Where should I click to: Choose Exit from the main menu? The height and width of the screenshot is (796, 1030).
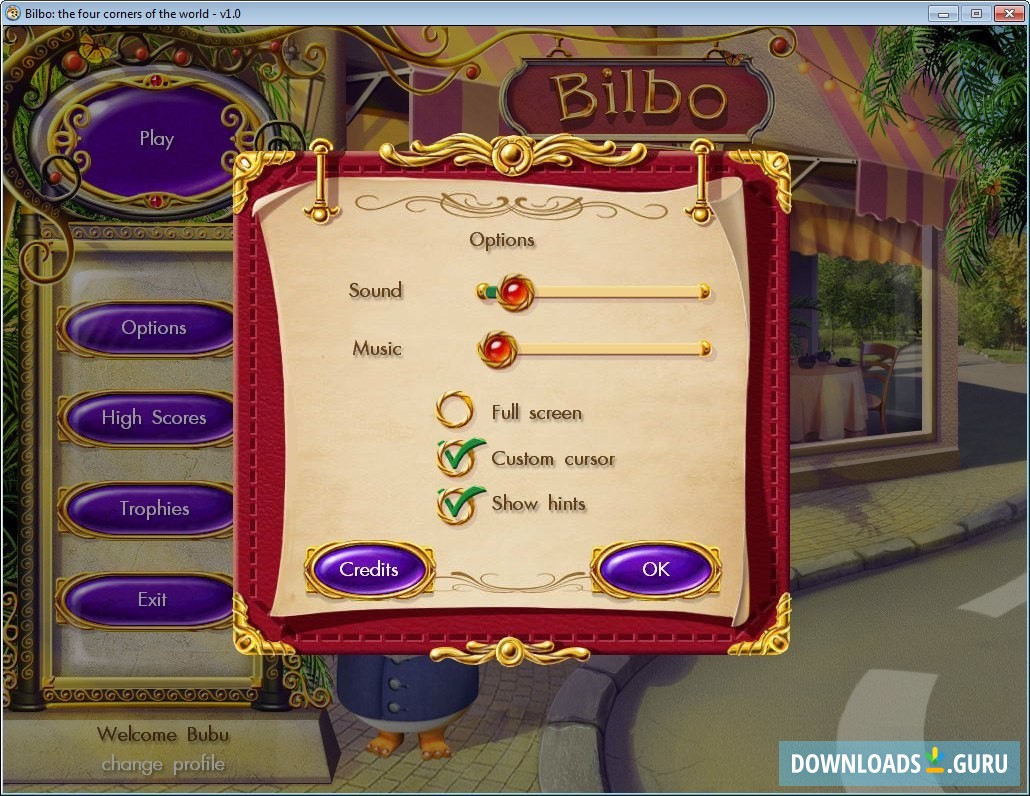pos(152,600)
